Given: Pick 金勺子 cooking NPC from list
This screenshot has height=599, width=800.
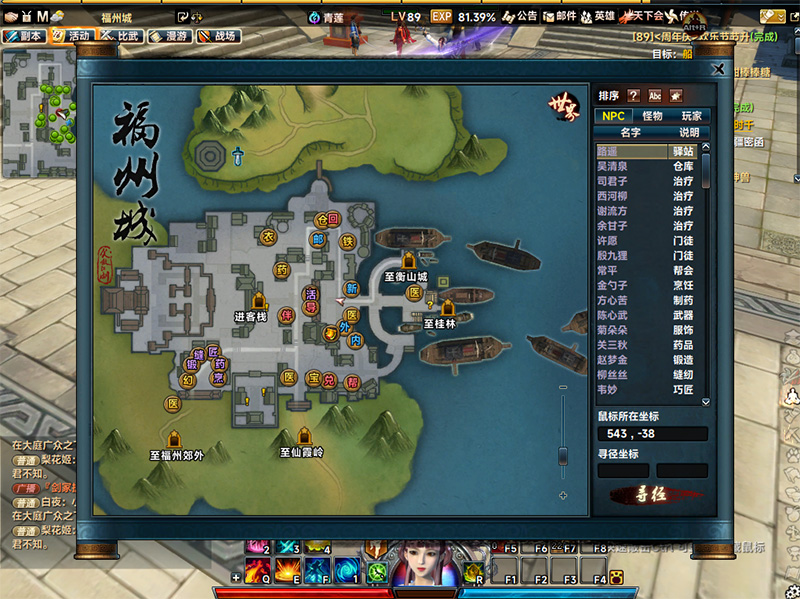Looking at the screenshot, I should pos(648,285).
